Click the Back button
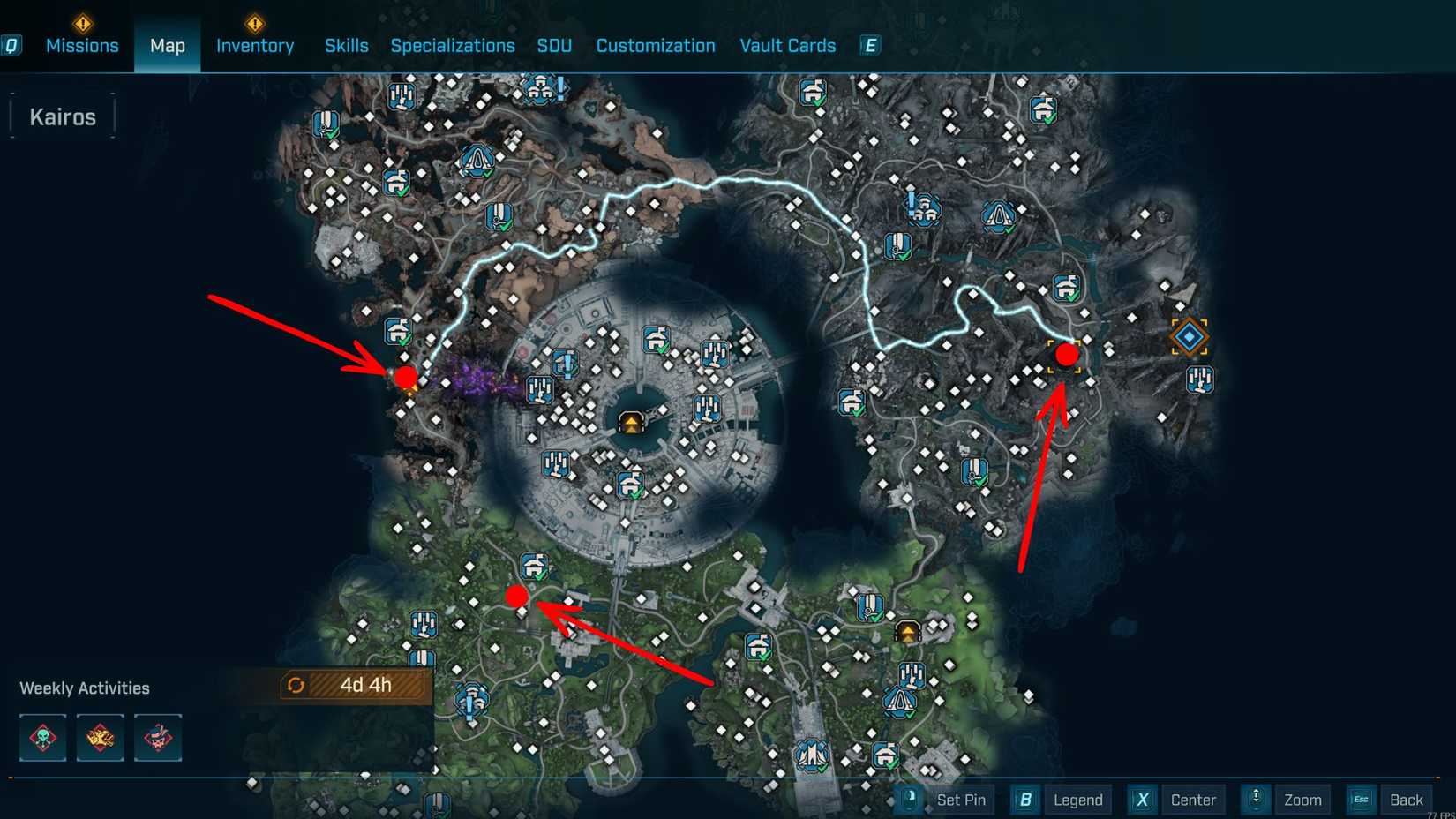Image resolution: width=1456 pixels, height=819 pixels. tap(1406, 800)
